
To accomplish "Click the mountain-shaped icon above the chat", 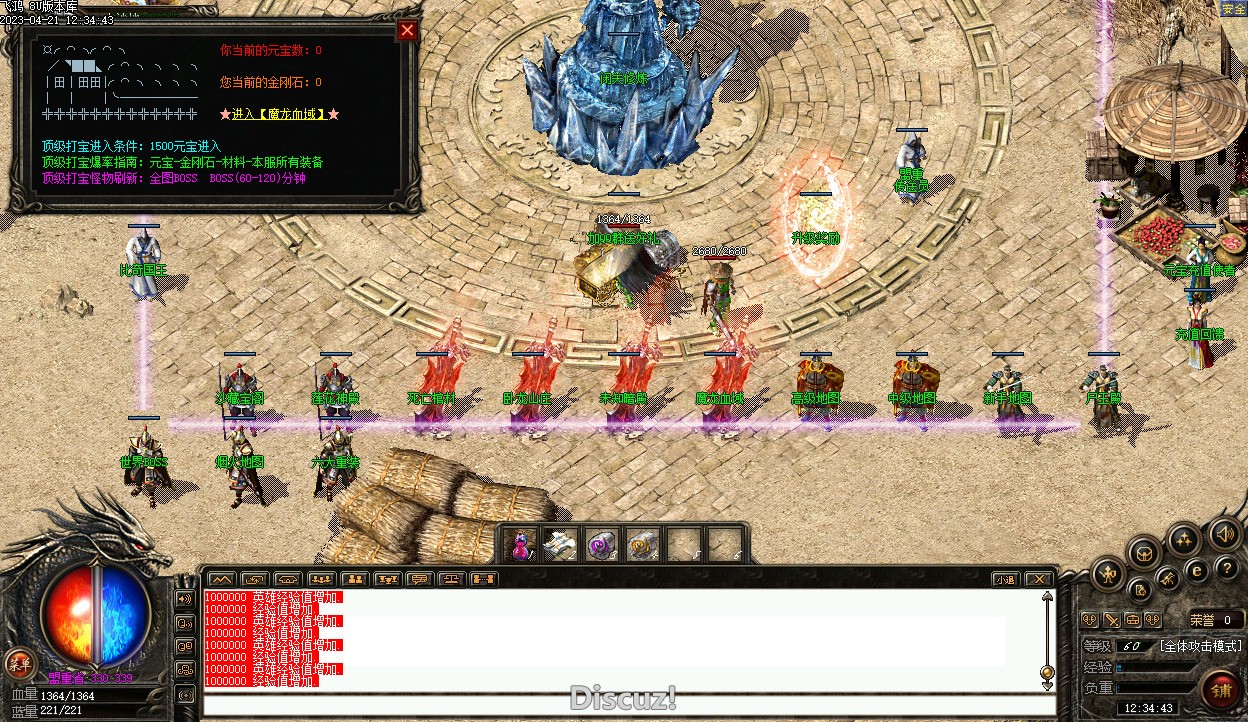I will click(x=221, y=579).
